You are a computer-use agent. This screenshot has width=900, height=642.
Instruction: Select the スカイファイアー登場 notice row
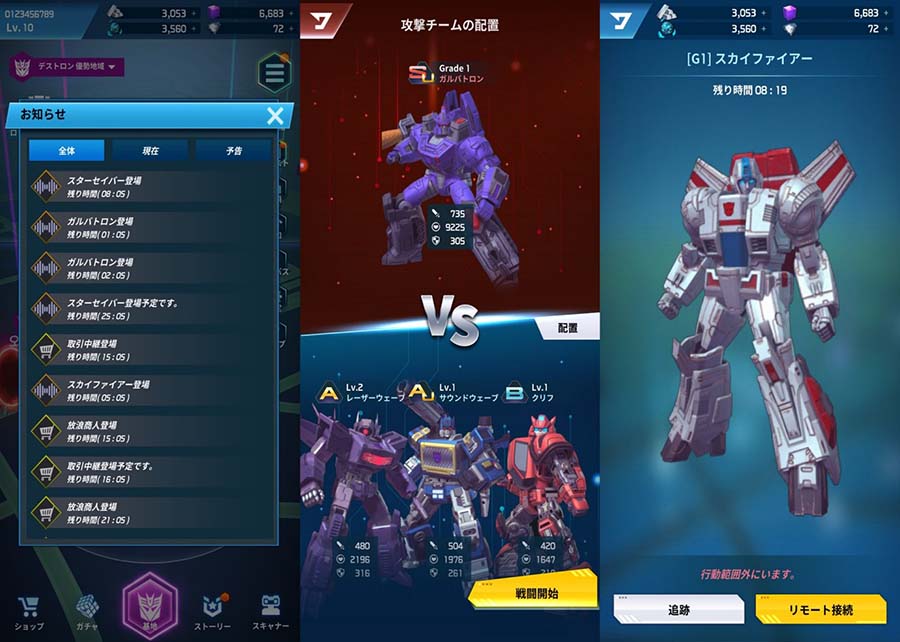tap(150, 390)
